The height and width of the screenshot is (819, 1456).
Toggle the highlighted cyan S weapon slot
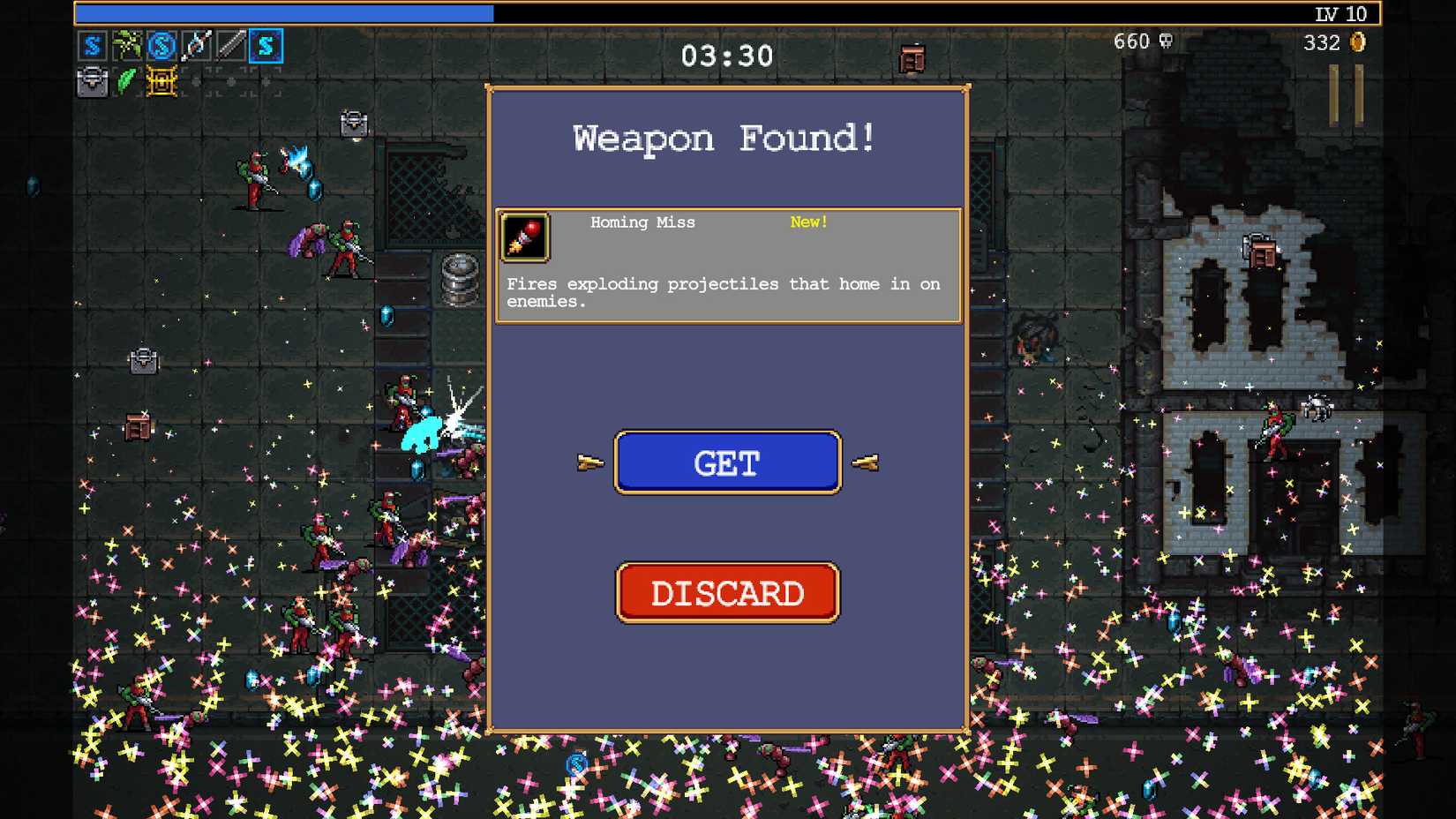point(266,46)
